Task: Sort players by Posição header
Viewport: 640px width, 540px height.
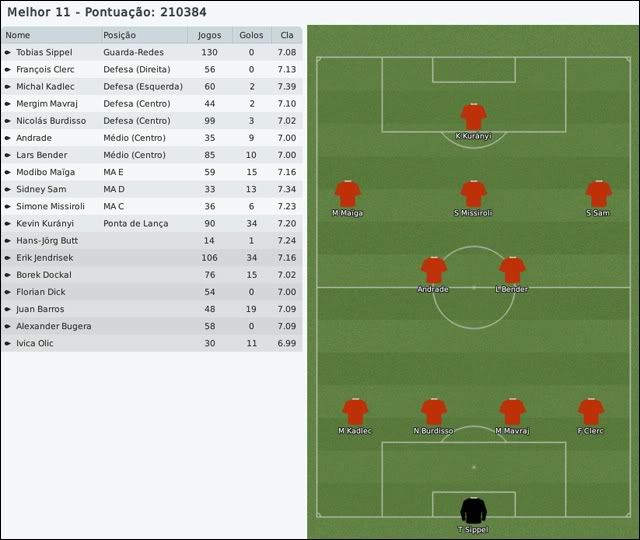Action: [x=143, y=35]
